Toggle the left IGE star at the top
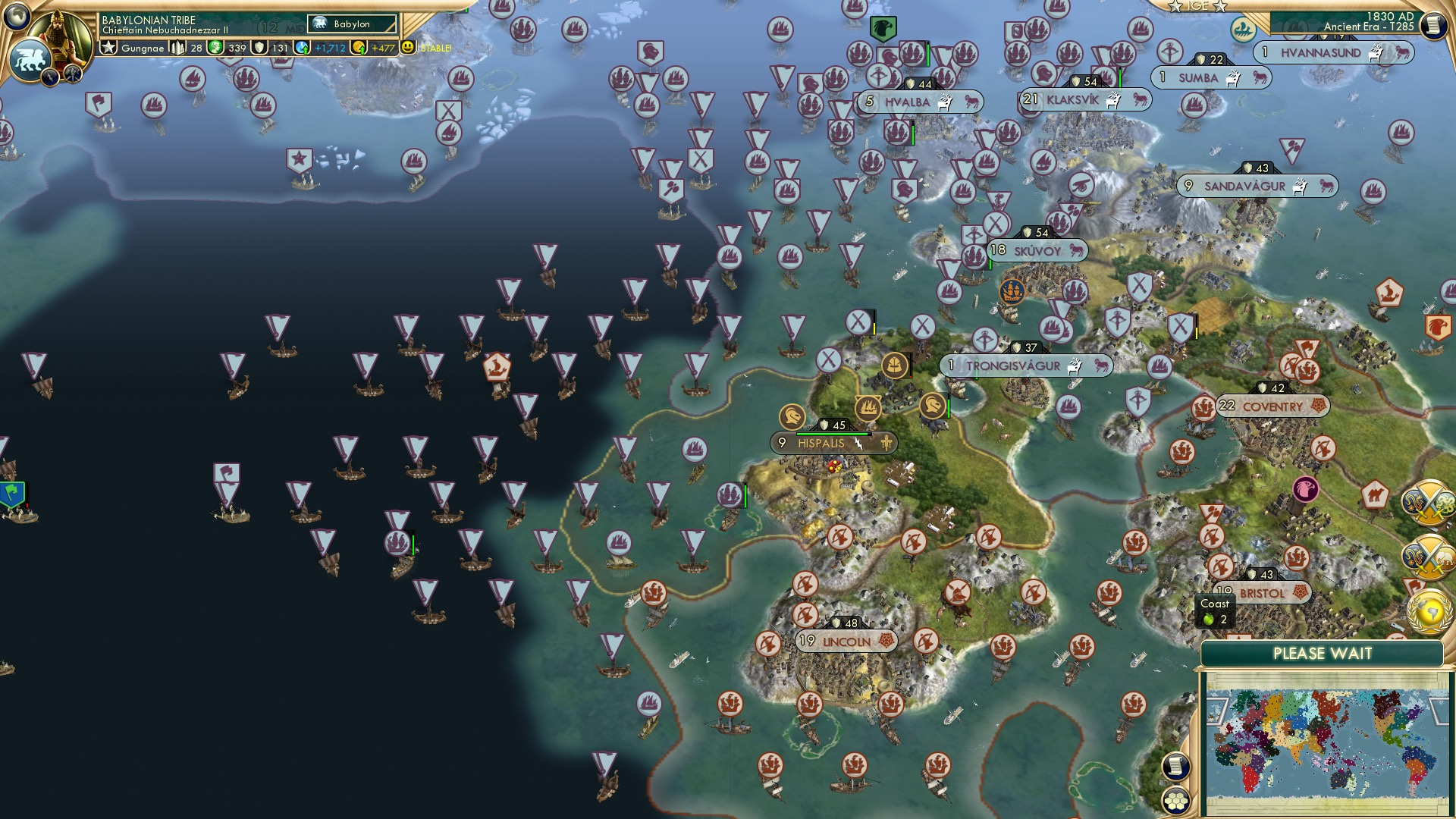Image resolution: width=1456 pixels, height=819 pixels. tap(1175, 8)
